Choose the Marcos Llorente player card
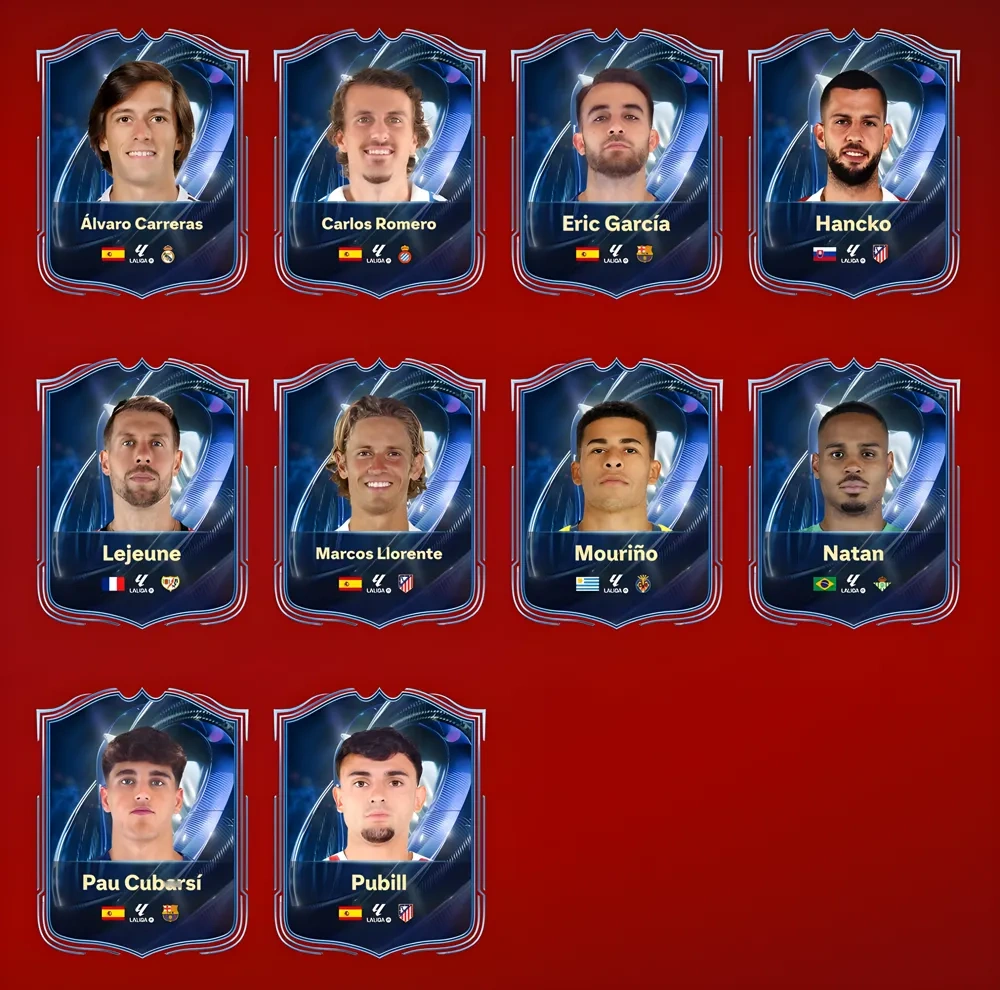Viewport: 1000px width, 990px height. pos(379,493)
